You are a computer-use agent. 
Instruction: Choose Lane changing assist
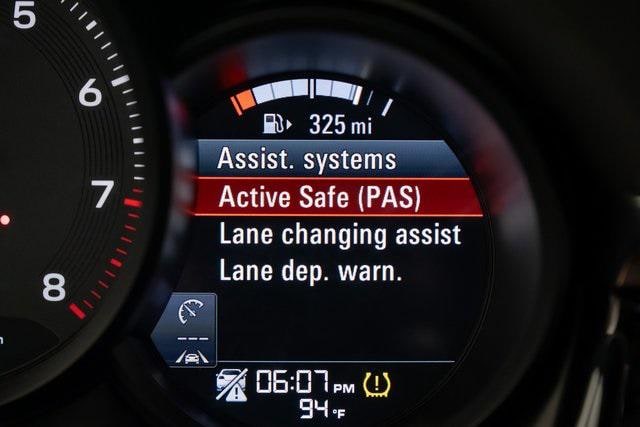point(340,235)
